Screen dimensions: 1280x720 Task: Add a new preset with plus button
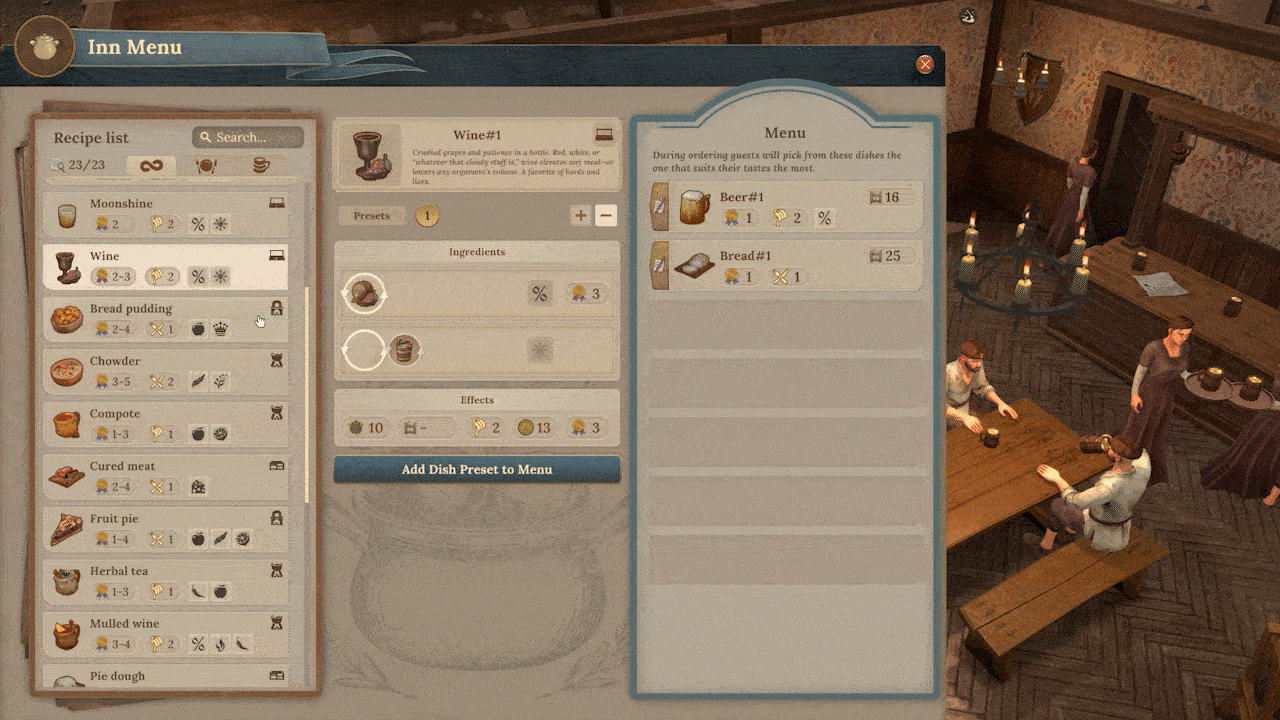coord(580,216)
